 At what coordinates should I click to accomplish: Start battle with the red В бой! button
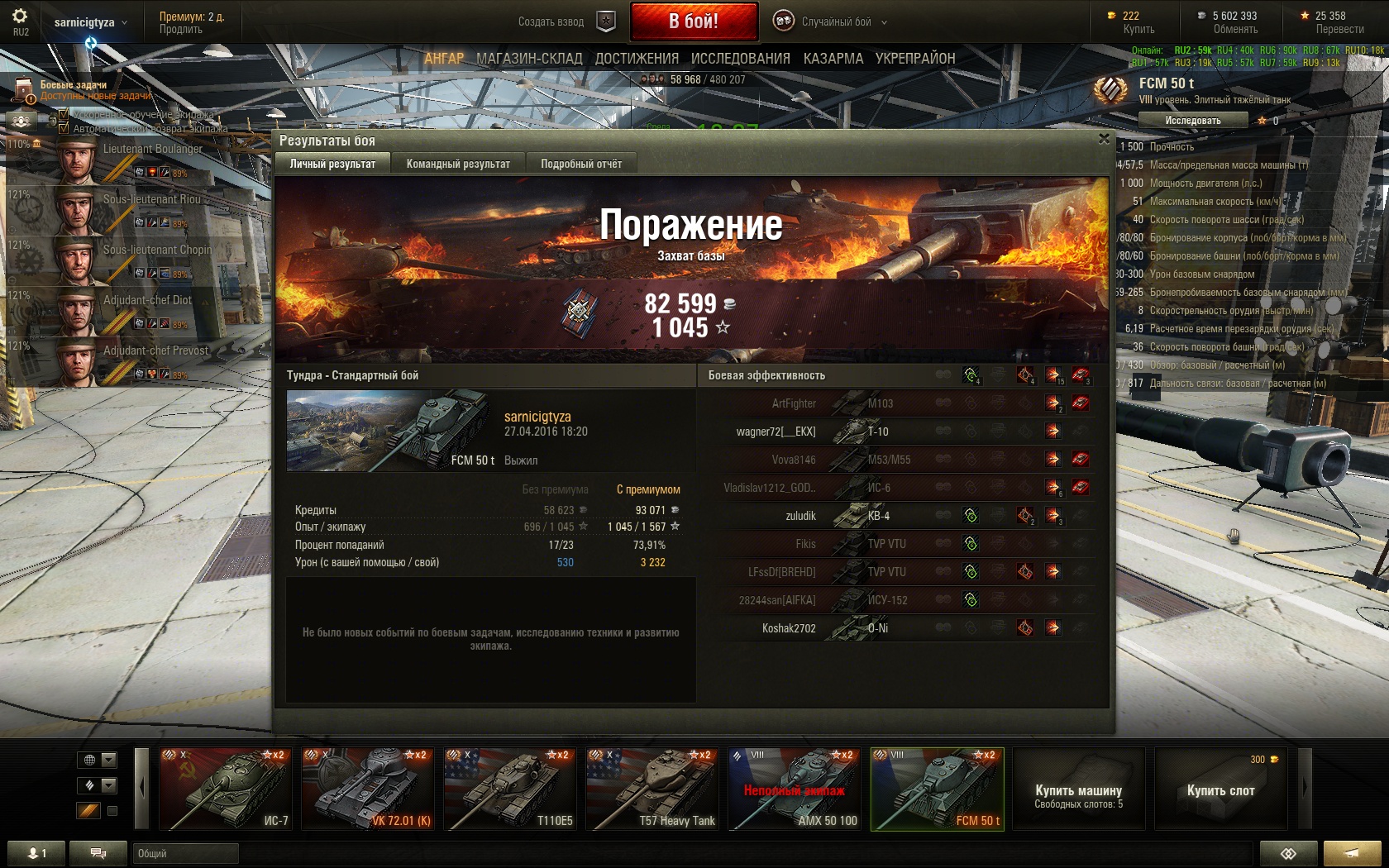click(694, 21)
